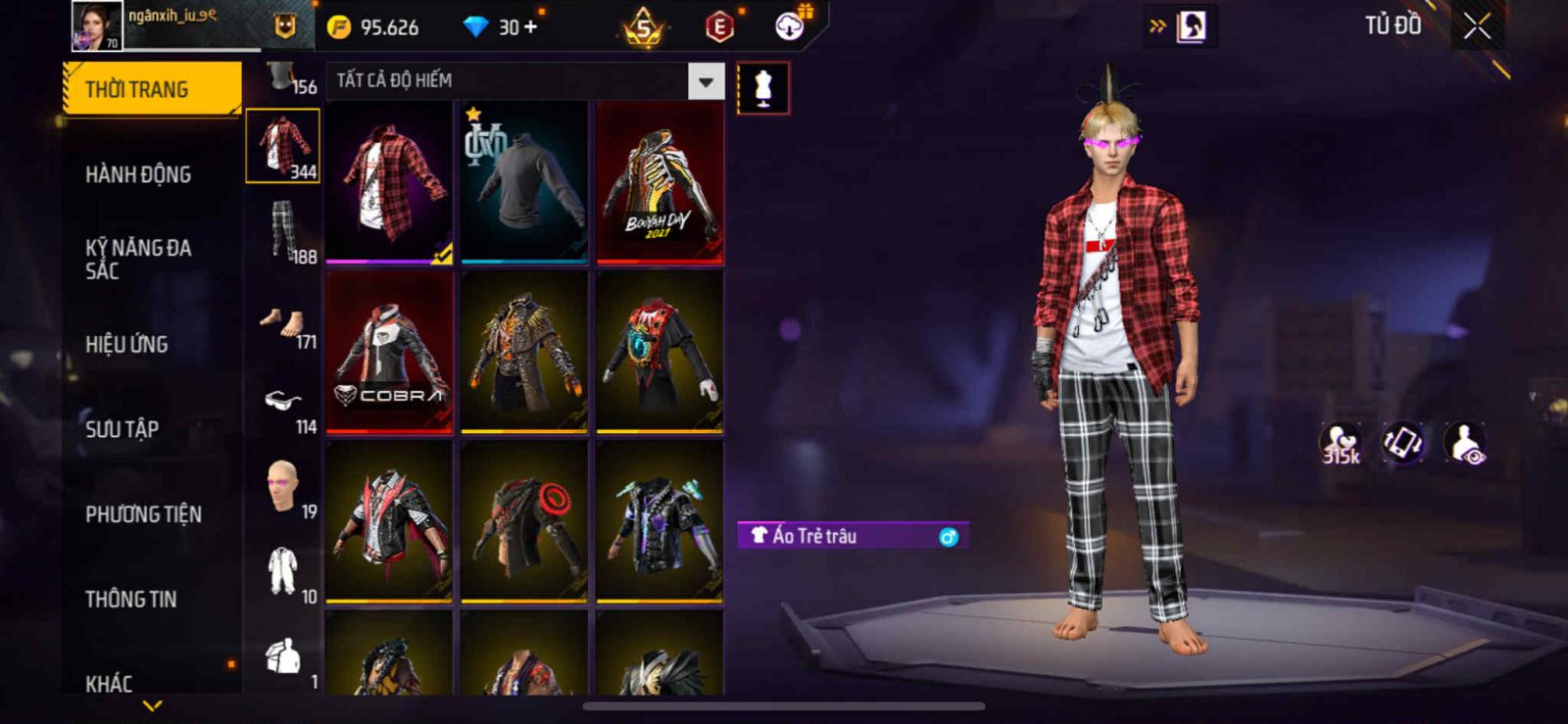Select the Kỹ Năng Đa Sắc tab
The width and height of the screenshot is (1568, 724).
[138, 259]
